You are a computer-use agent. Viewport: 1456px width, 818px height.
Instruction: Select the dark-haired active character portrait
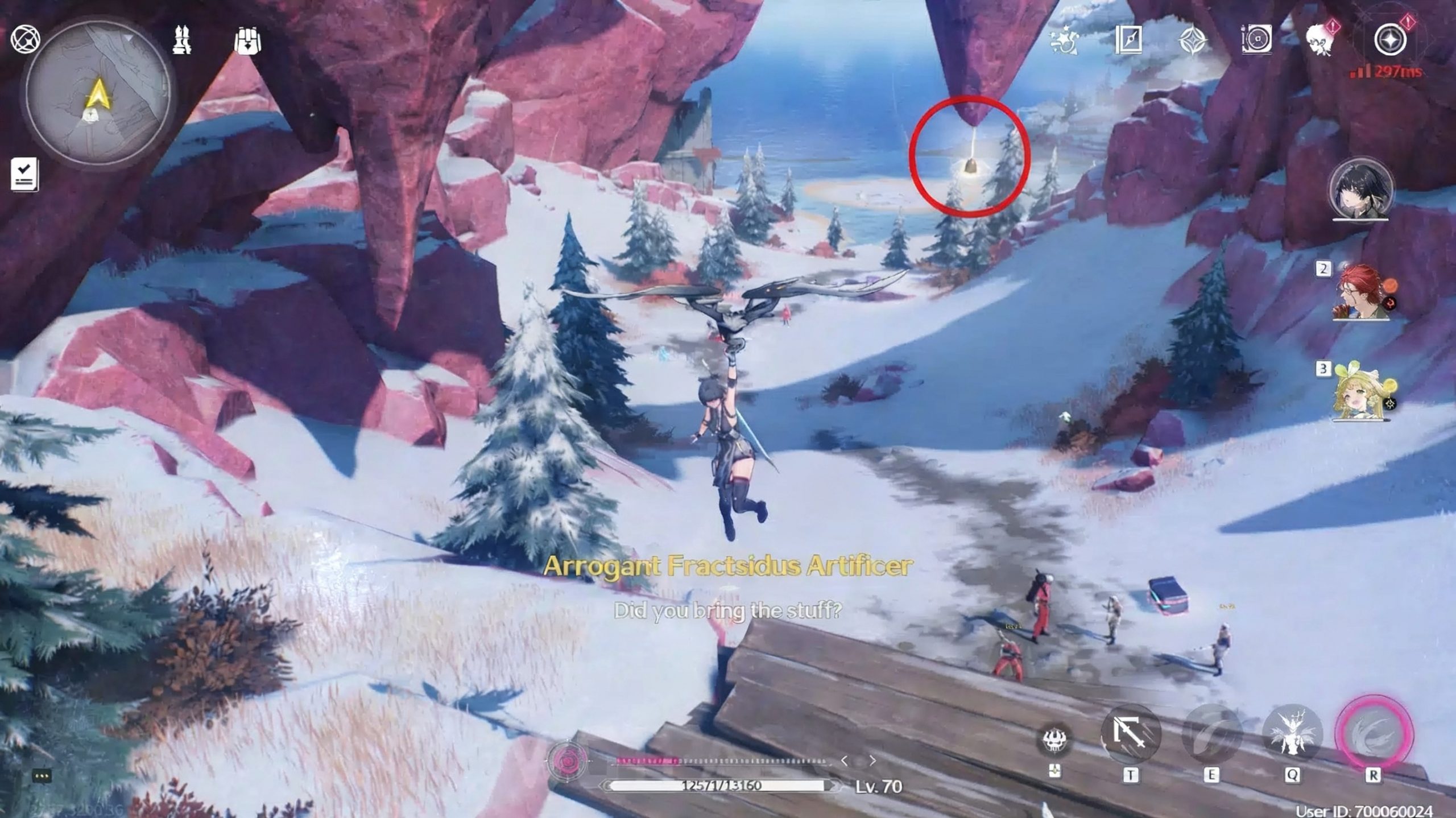[1360, 190]
